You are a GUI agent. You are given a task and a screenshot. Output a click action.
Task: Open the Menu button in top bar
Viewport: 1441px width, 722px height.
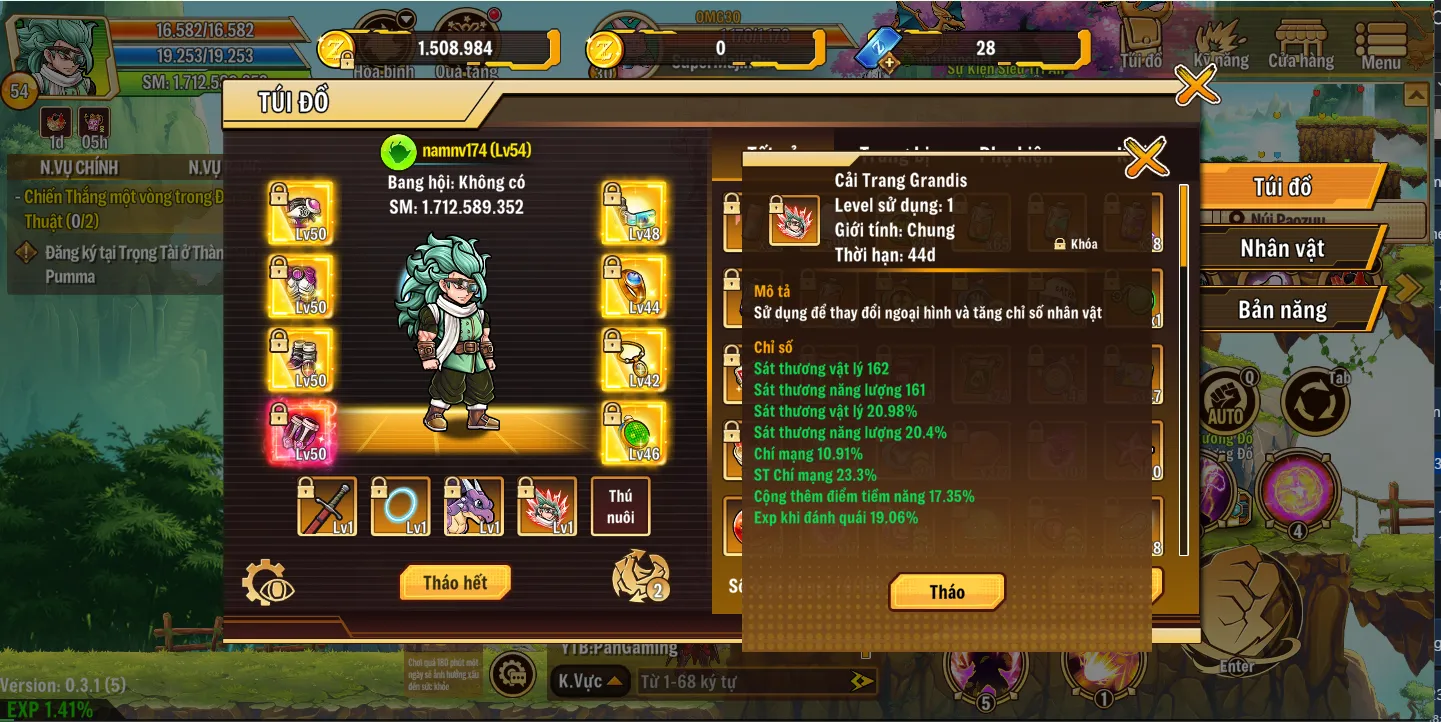point(1381,46)
